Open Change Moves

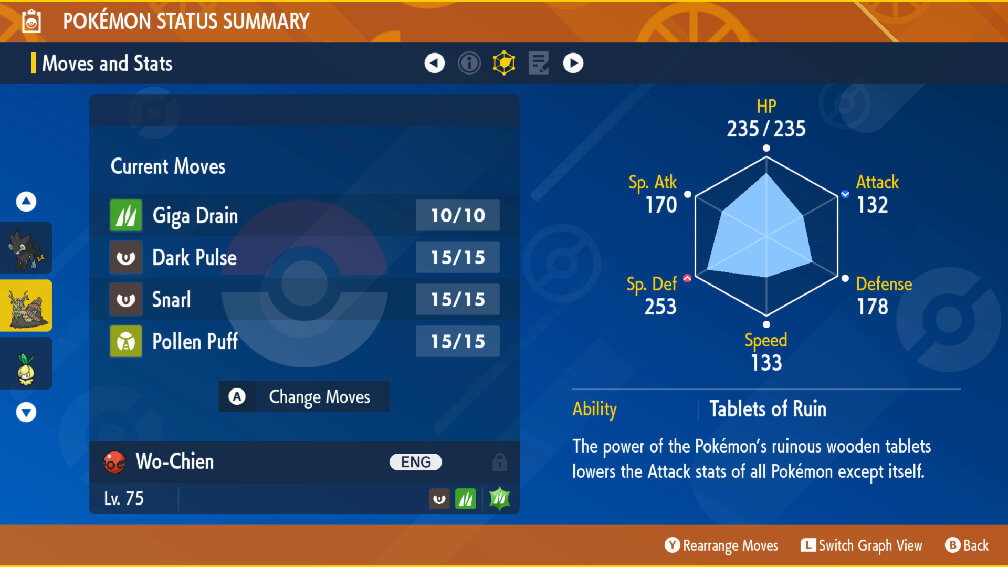304,397
